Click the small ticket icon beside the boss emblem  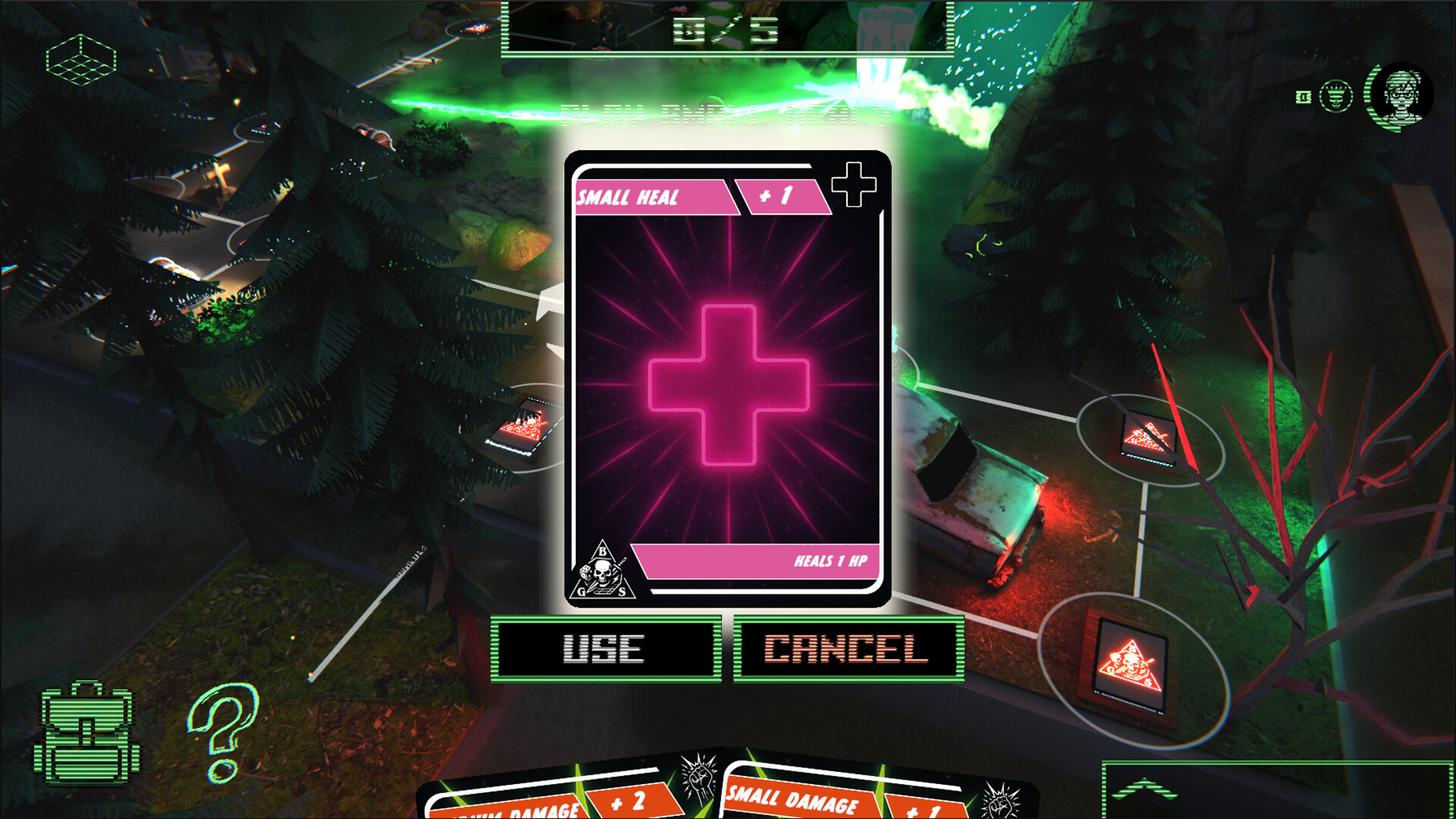coord(1304,99)
